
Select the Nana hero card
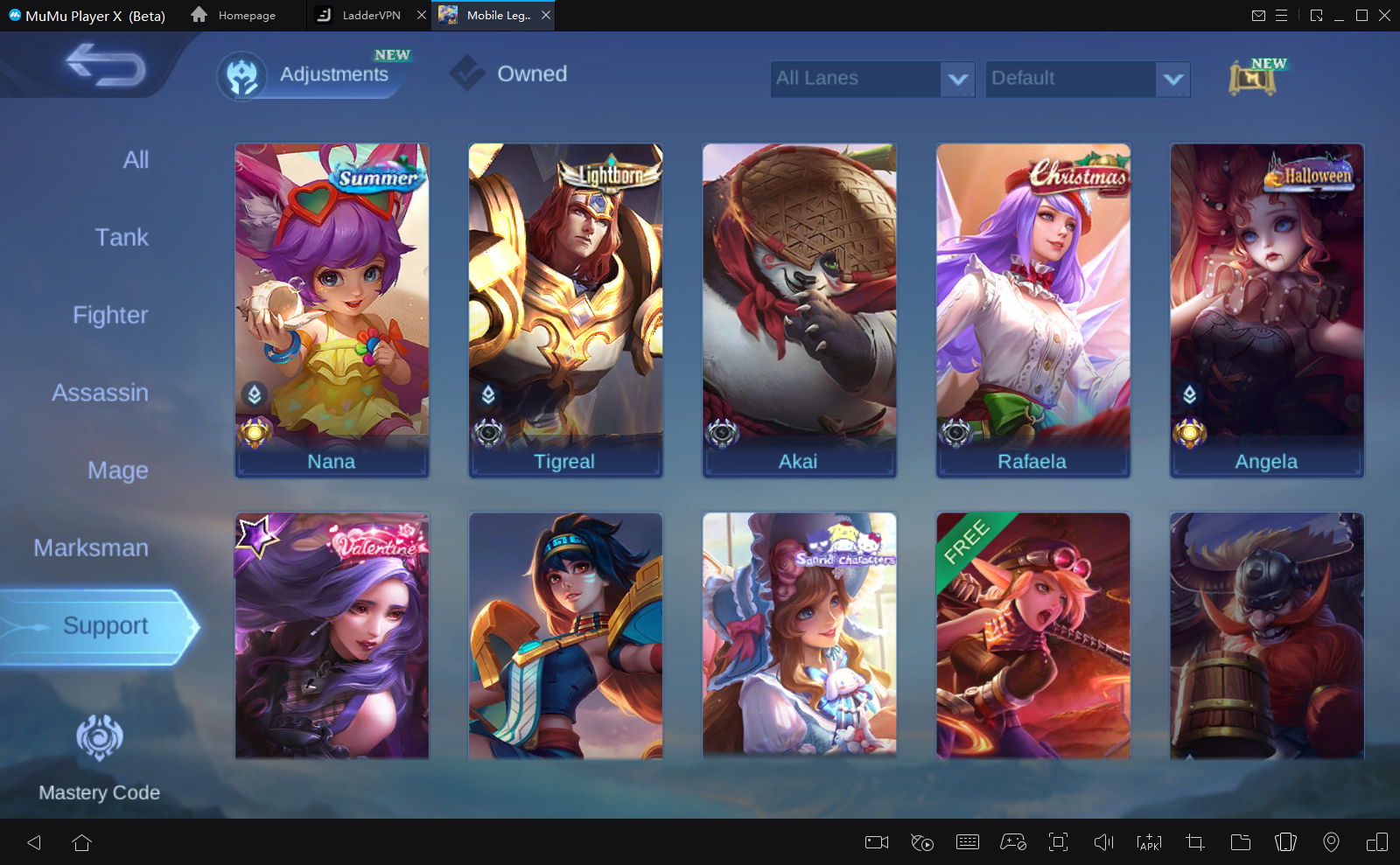[x=332, y=310]
